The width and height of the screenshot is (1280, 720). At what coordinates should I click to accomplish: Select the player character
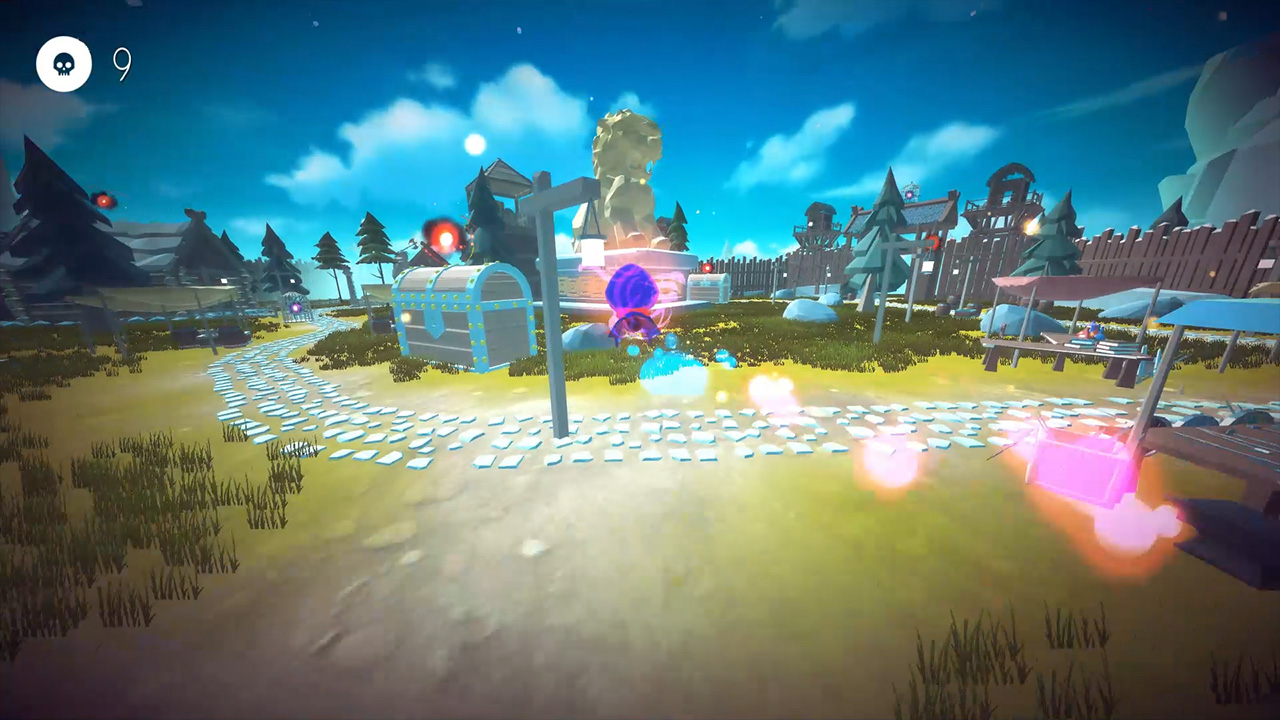(632, 300)
